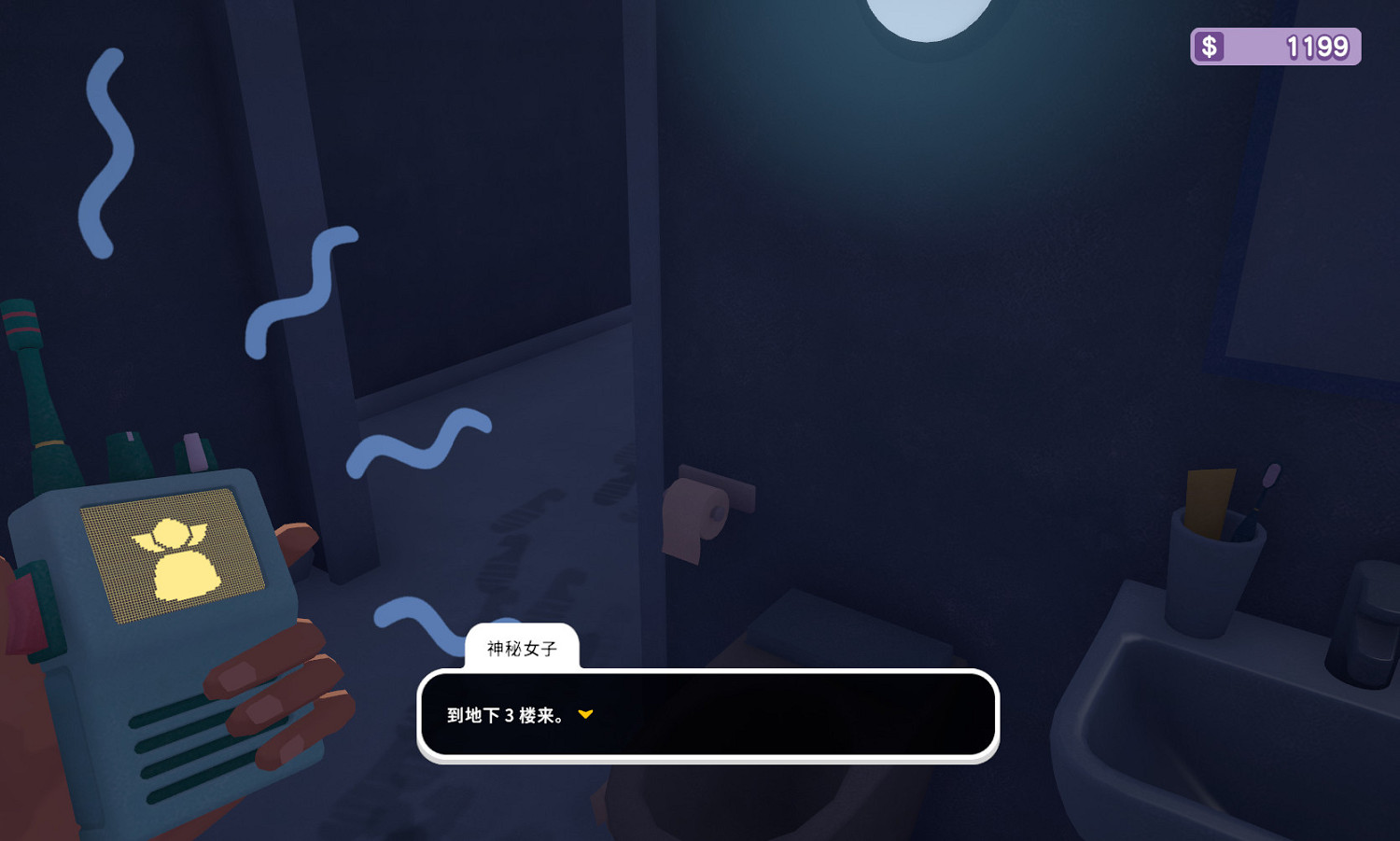Tap the yellow chevron to advance the dialogue
This screenshot has width=1400, height=841.
click(x=586, y=716)
